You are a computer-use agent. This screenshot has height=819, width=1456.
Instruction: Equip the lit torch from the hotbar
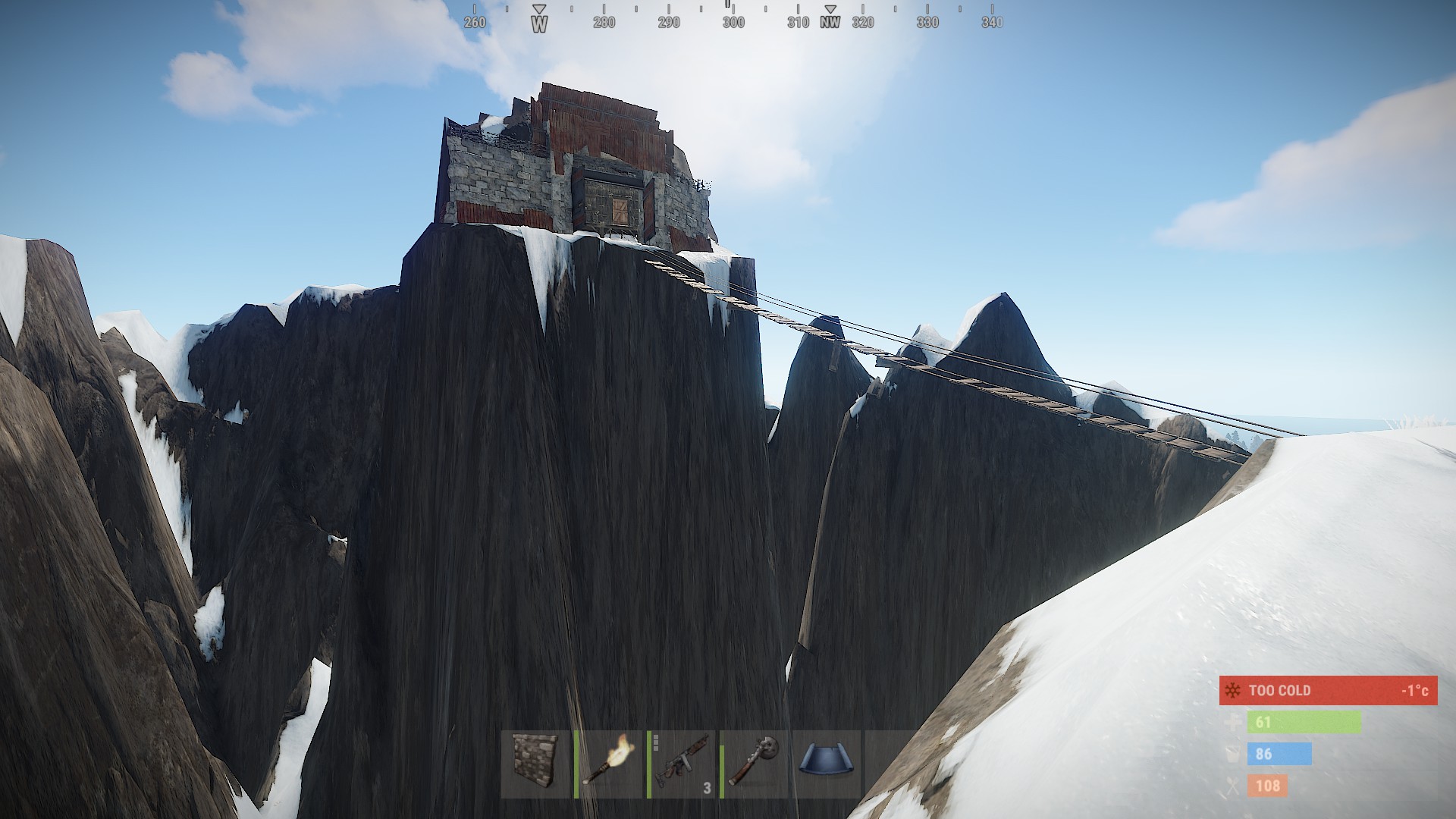click(x=608, y=764)
